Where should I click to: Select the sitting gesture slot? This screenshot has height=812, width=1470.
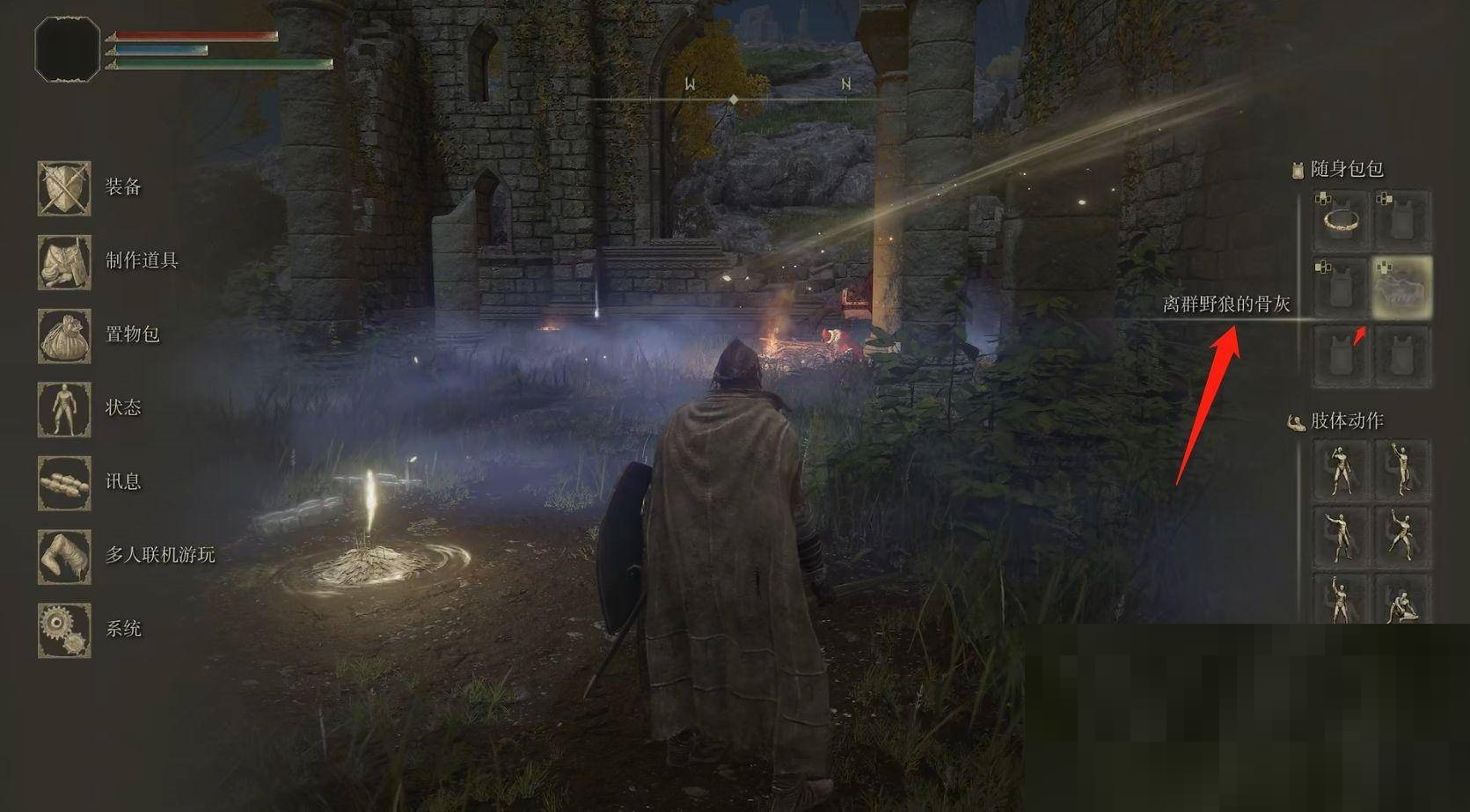click(x=1402, y=602)
